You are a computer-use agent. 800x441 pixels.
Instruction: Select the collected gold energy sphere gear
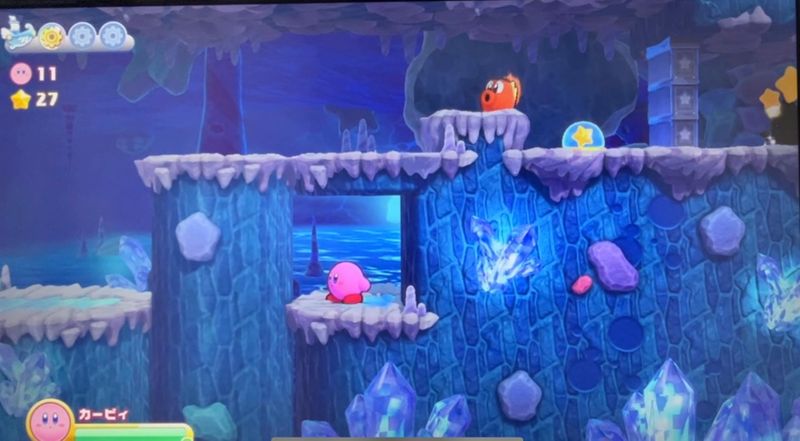click(x=50, y=36)
